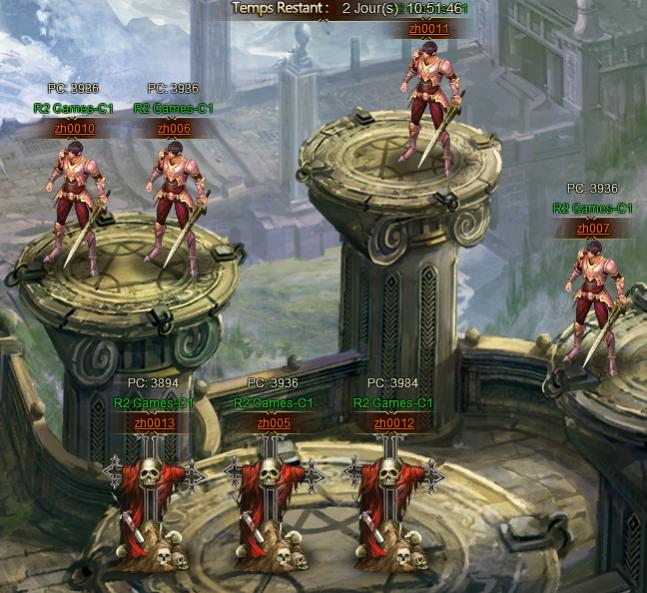Click the zh006 player name link
647x593 pixels.
174,129
